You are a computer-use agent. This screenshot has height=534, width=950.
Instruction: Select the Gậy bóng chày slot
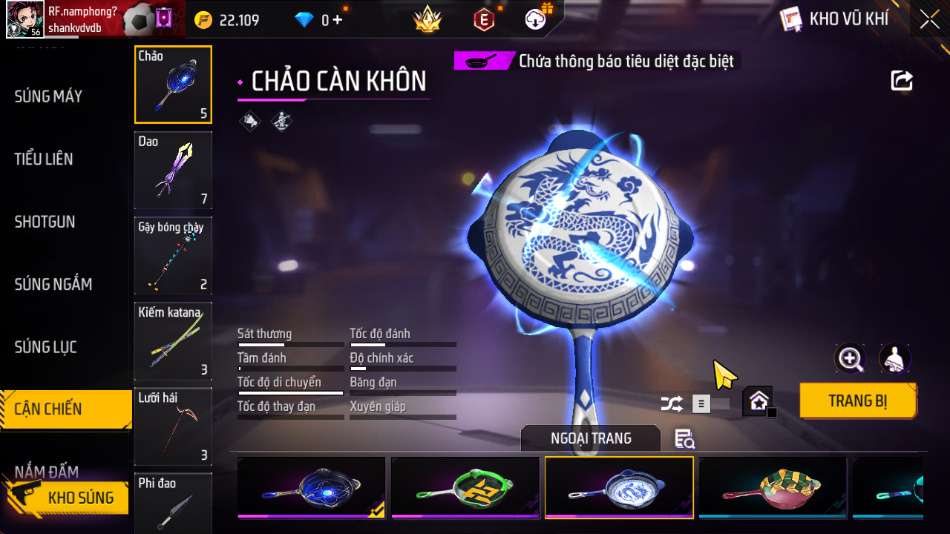(173, 256)
